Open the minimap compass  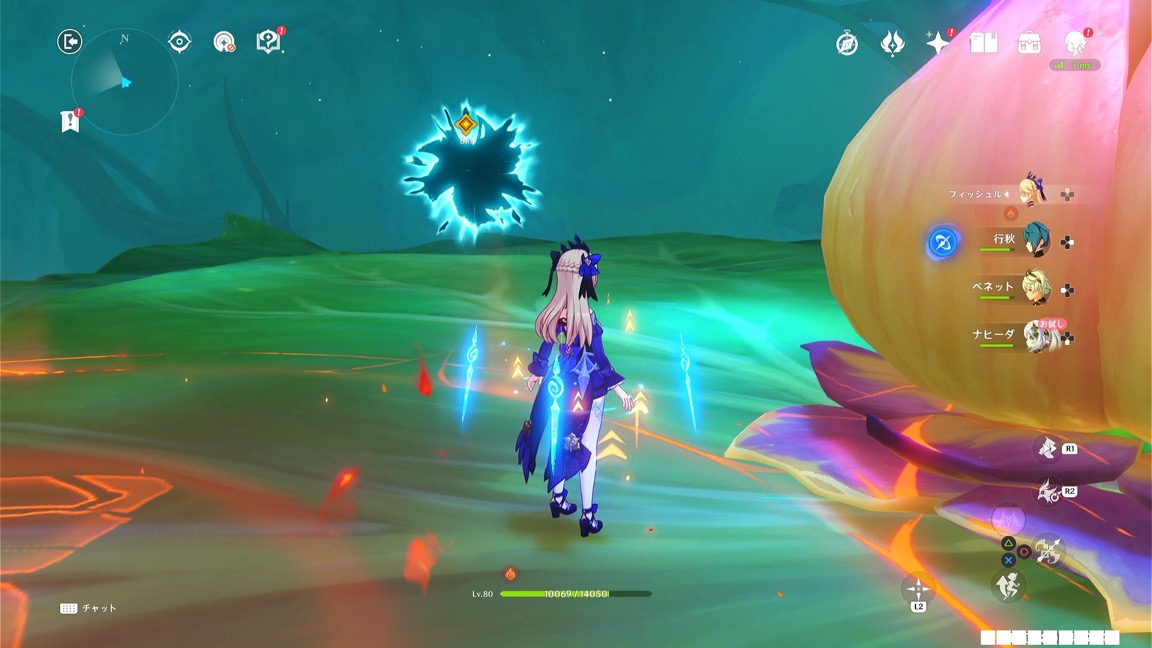coord(125,82)
